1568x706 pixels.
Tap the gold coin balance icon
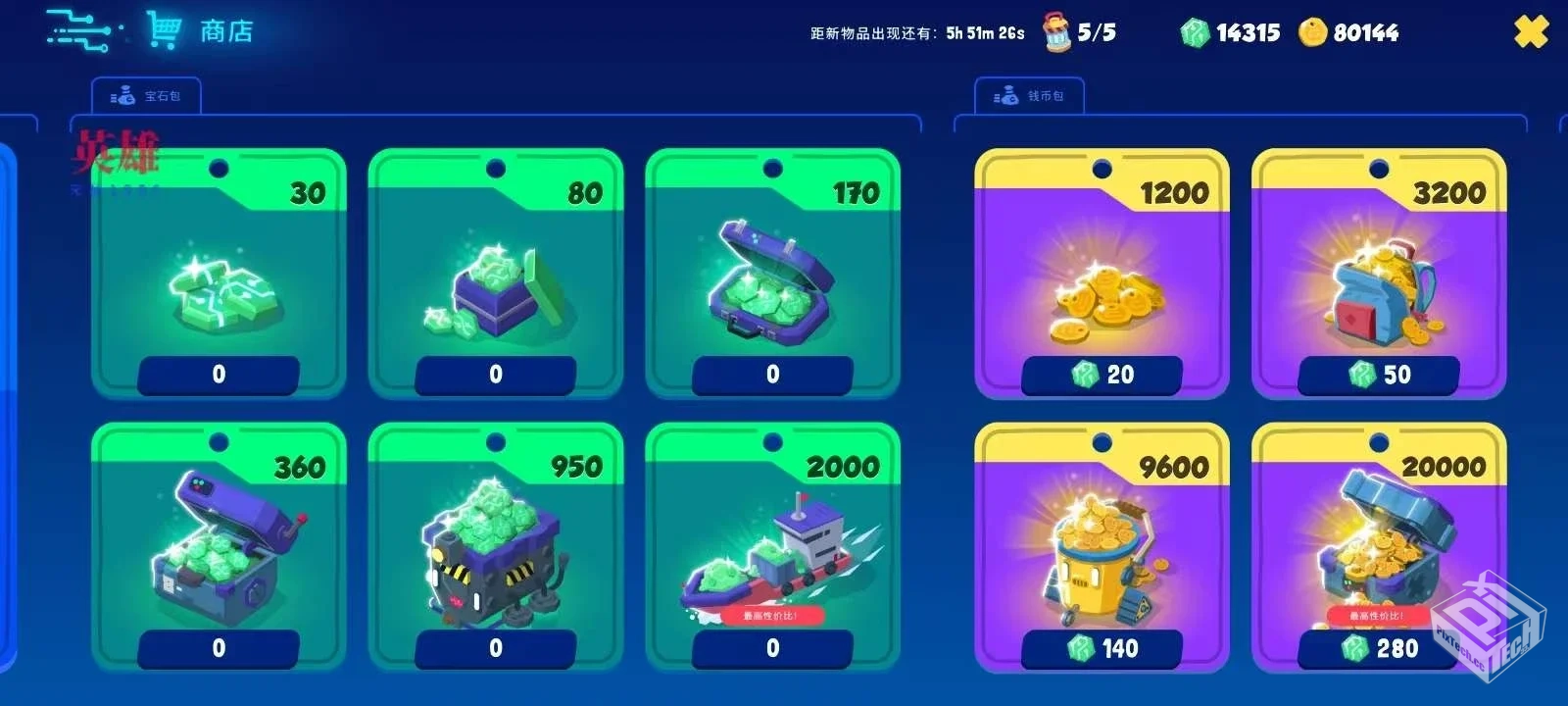point(1312,33)
